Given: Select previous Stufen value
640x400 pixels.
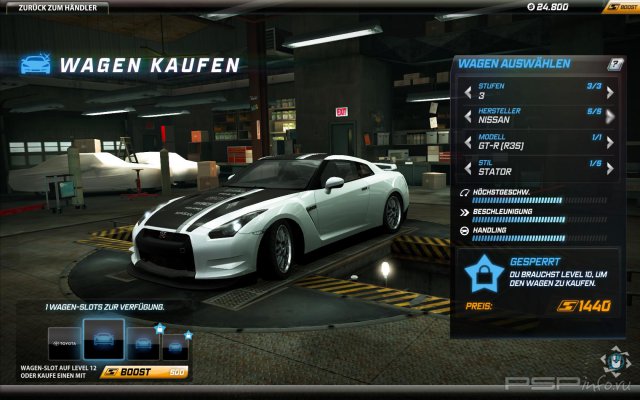Looking at the screenshot, I should point(467,92).
